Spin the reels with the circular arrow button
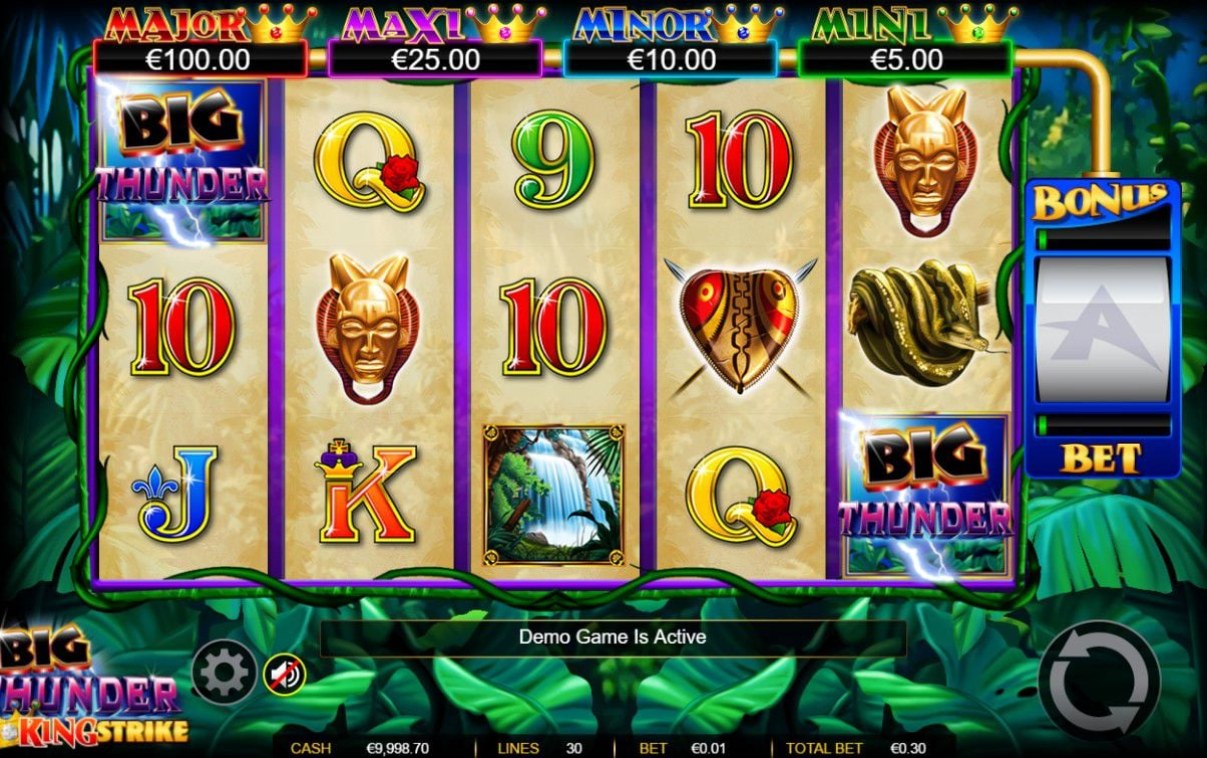 coord(1098,680)
